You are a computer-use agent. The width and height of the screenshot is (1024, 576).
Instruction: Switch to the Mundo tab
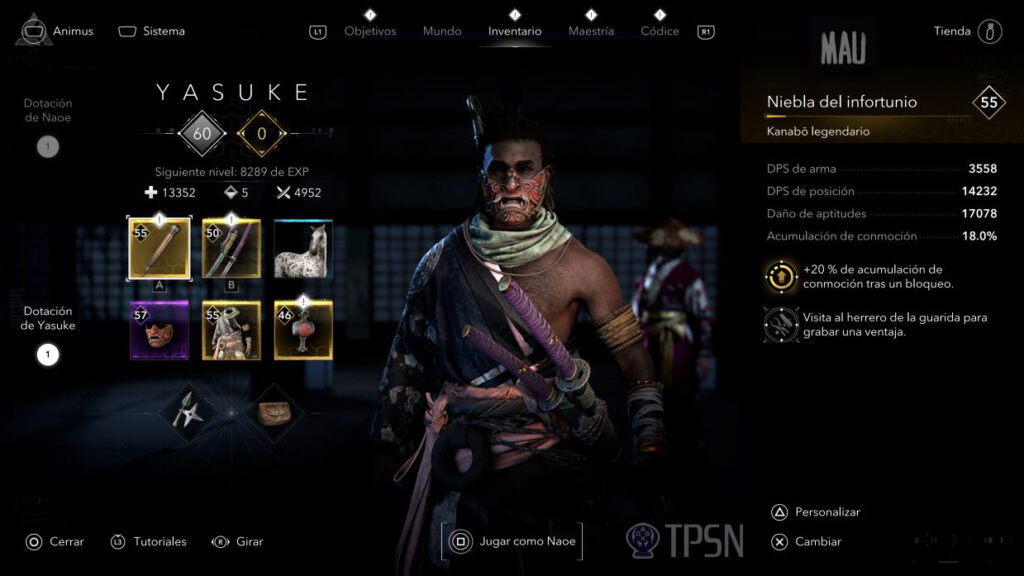(x=442, y=31)
